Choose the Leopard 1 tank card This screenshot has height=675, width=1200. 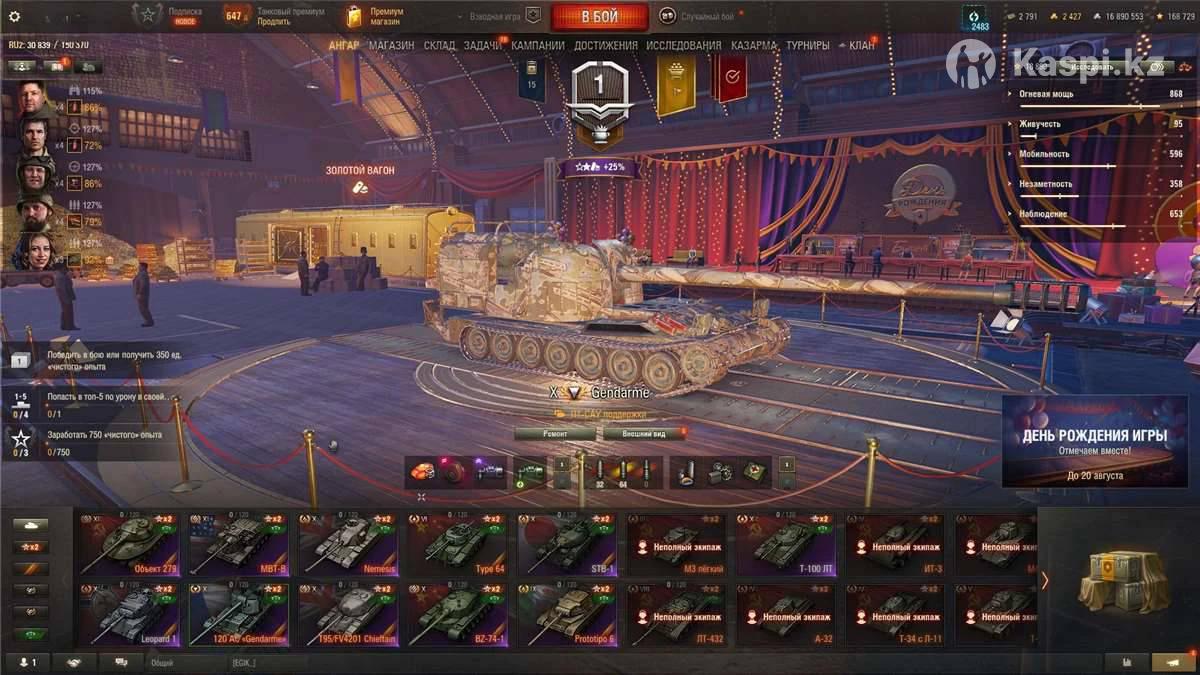point(129,614)
